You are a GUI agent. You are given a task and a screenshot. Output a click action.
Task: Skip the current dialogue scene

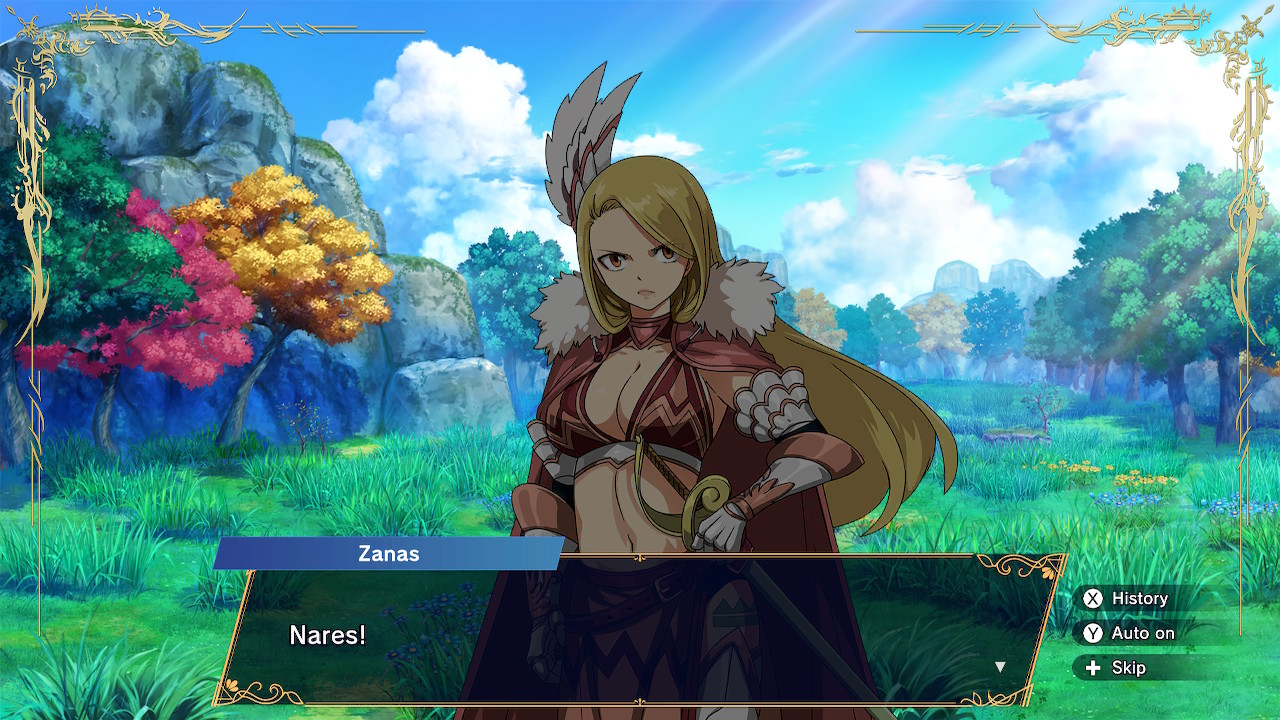click(1116, 668)
